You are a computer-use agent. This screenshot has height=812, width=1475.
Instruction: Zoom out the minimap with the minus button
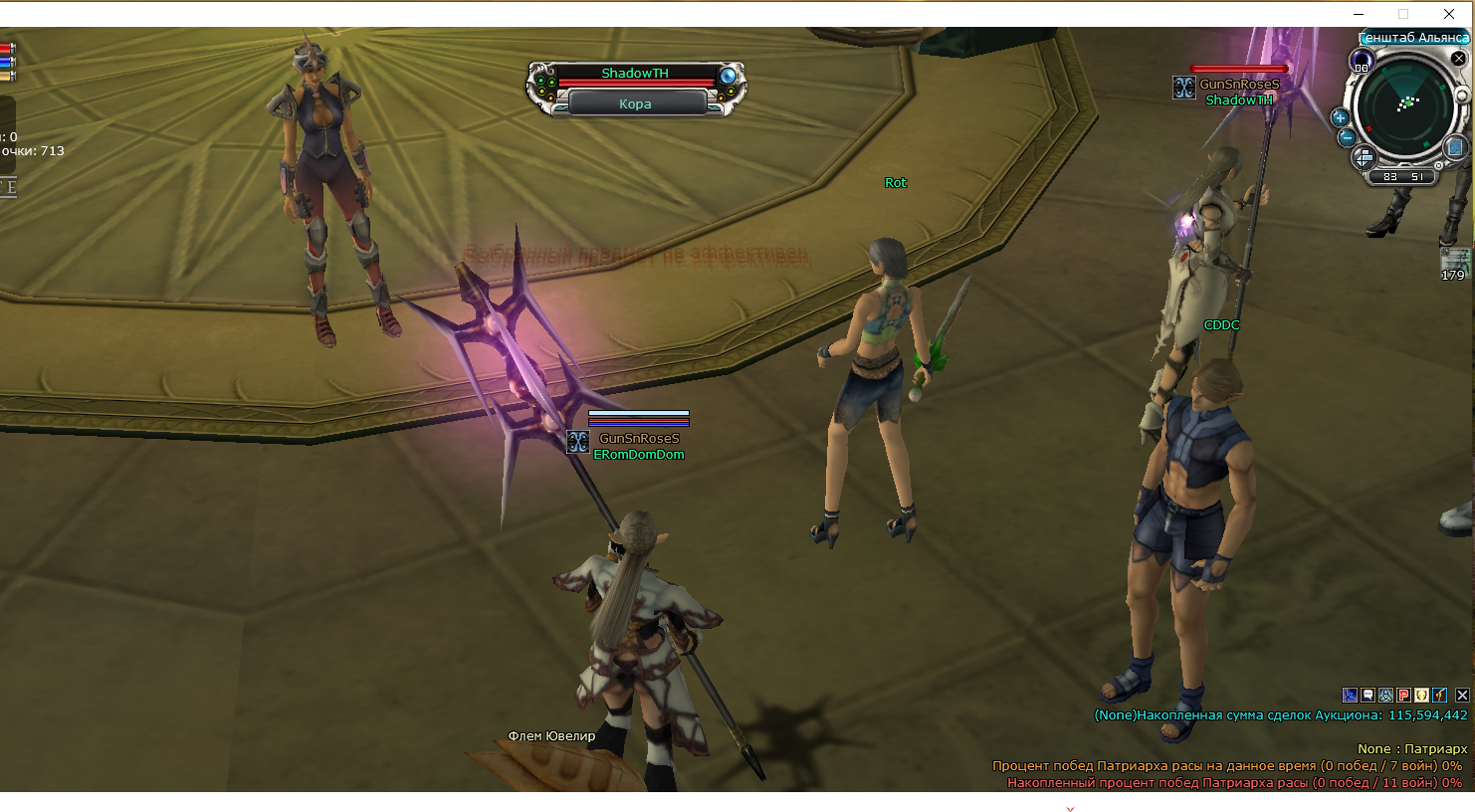[1347, 138]
